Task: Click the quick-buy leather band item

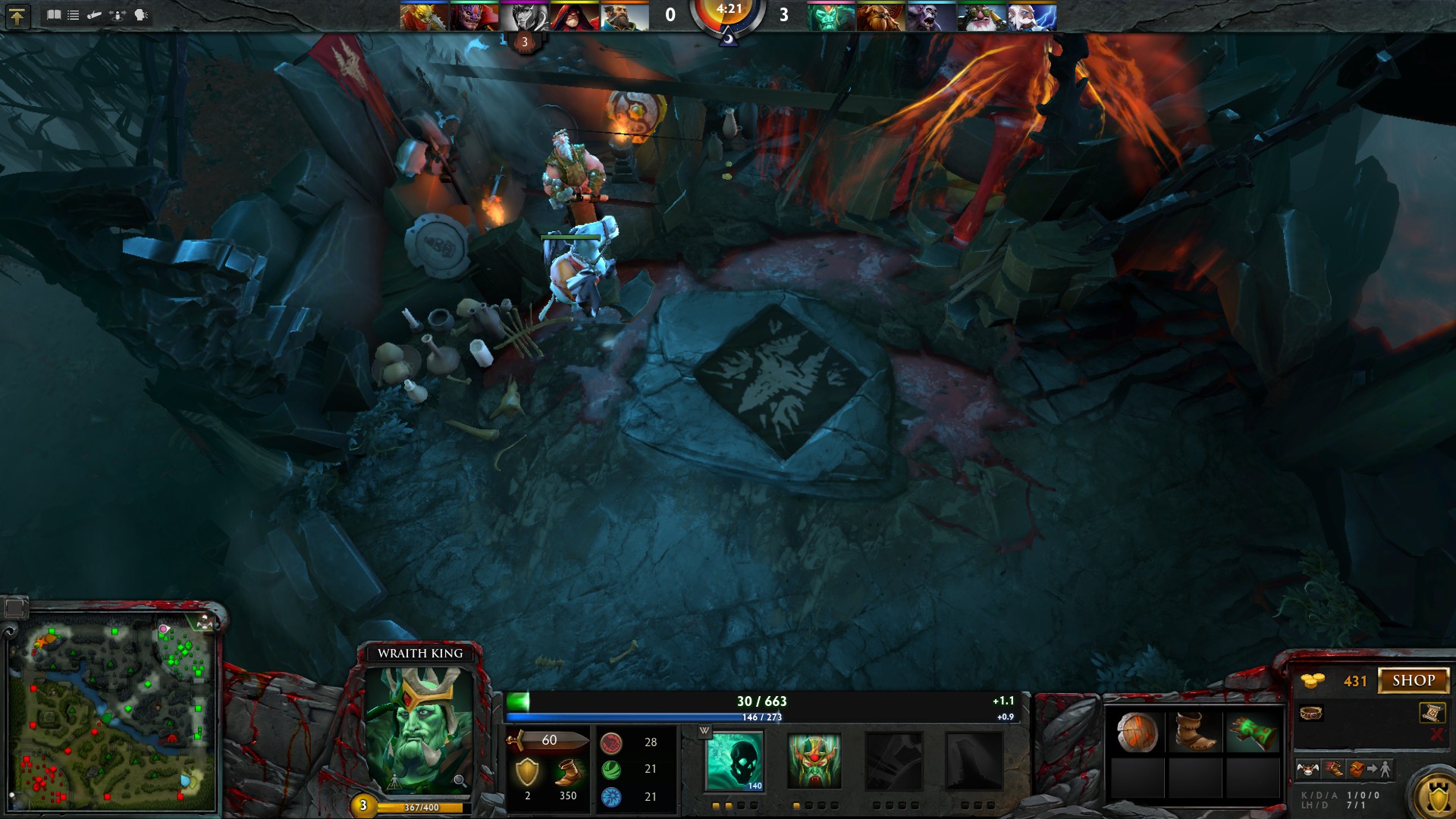Action: pos(1311,713)
